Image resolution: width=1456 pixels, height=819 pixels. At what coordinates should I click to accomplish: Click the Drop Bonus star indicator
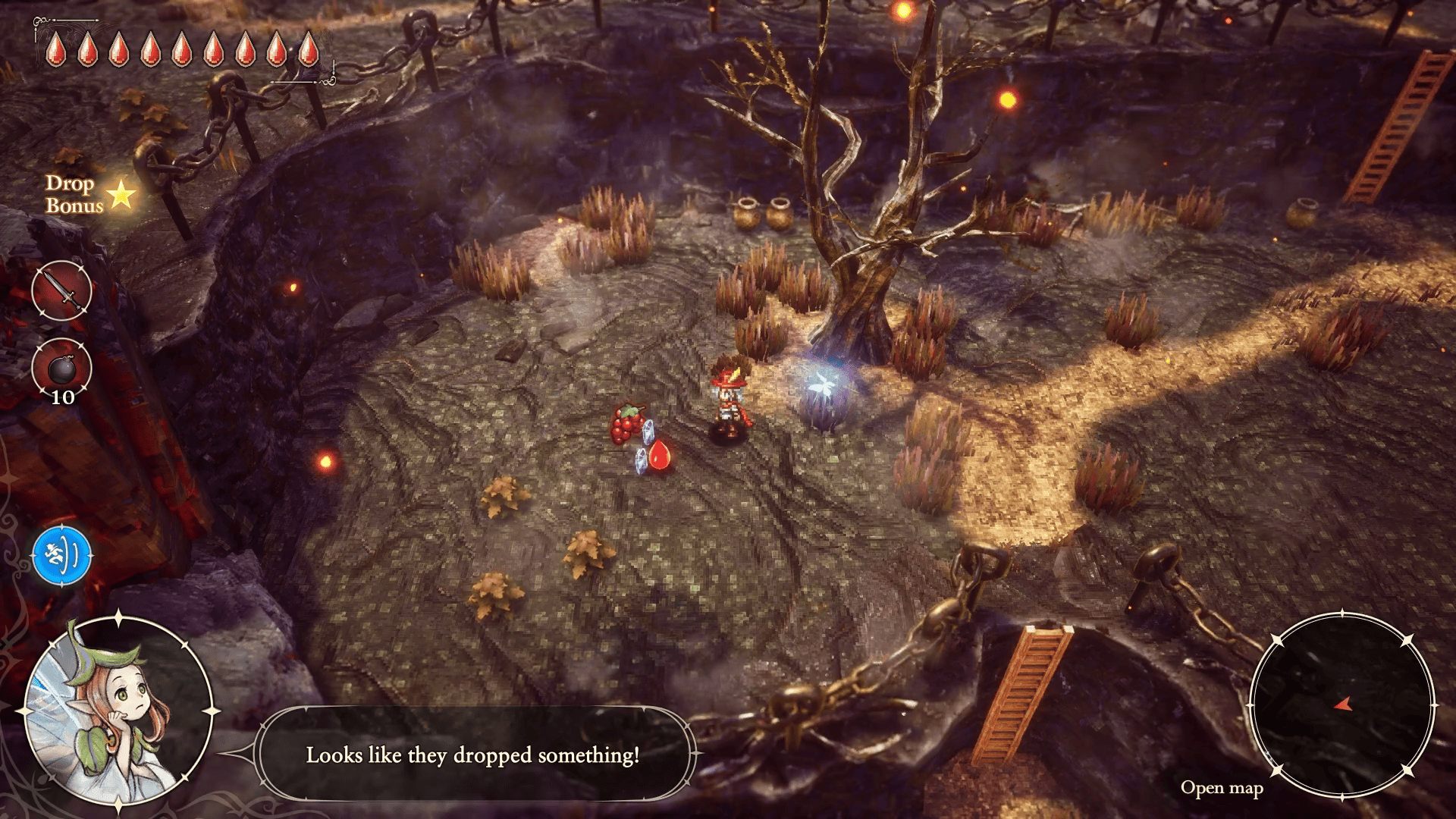pyautogui.click(x=121, y=195)
